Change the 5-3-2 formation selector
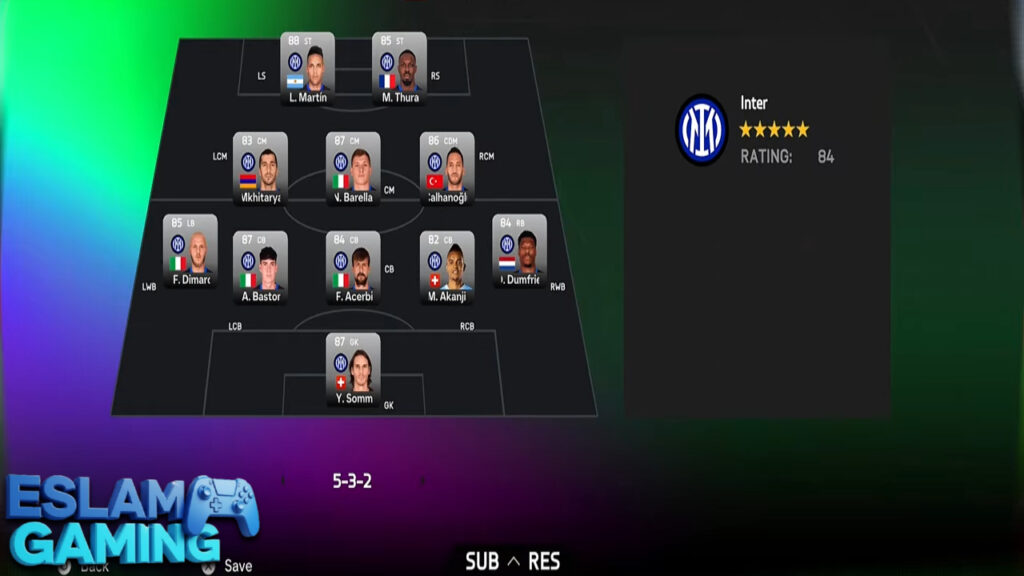 point(352,481)
